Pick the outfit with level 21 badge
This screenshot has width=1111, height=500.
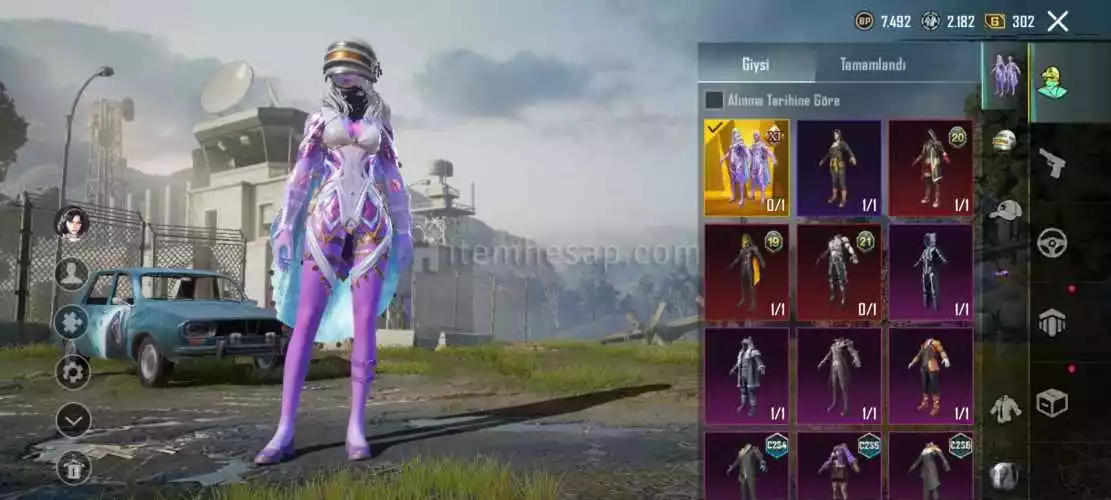[x=838, y=272]
